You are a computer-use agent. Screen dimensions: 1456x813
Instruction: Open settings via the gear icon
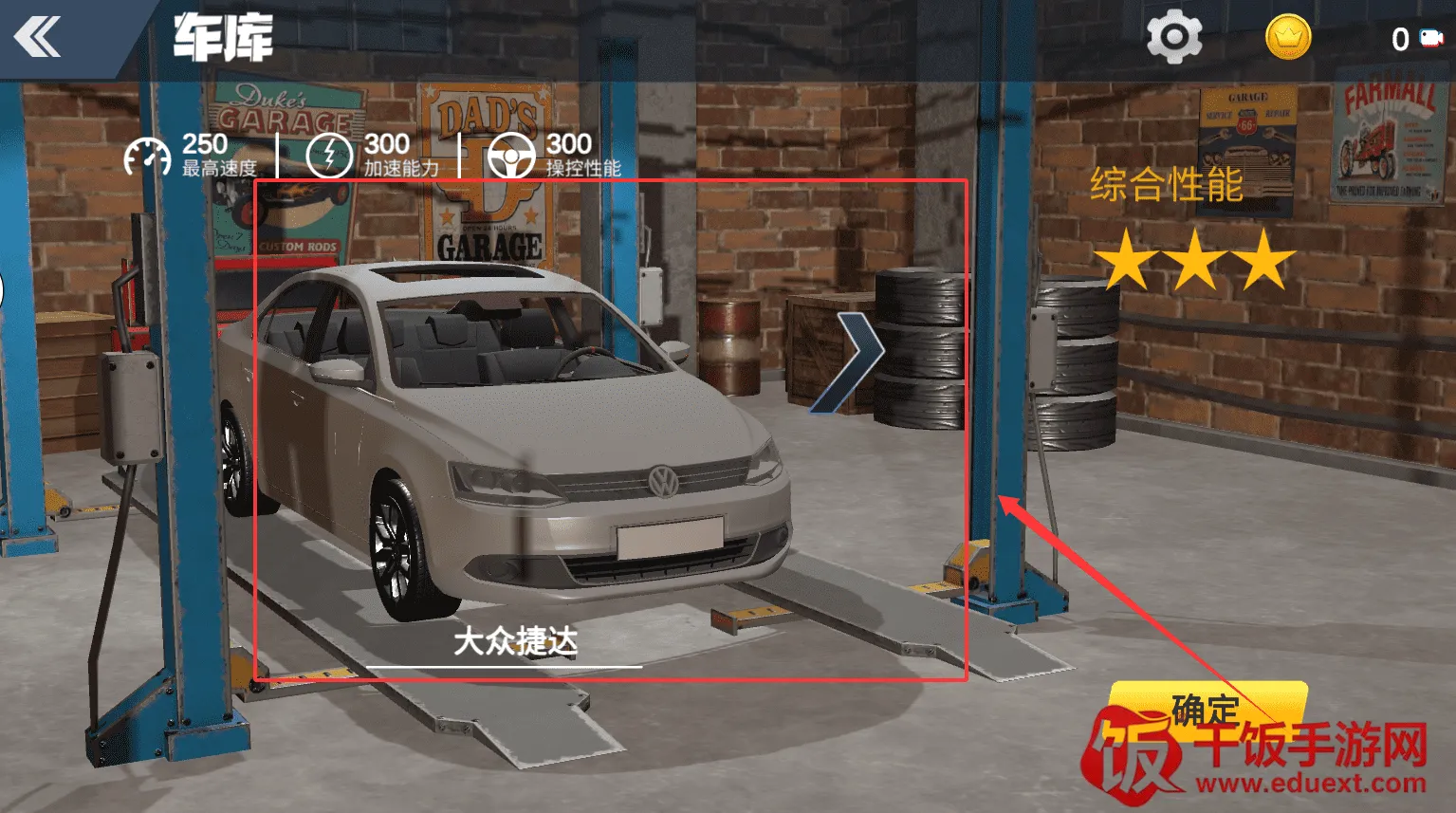1173,36
